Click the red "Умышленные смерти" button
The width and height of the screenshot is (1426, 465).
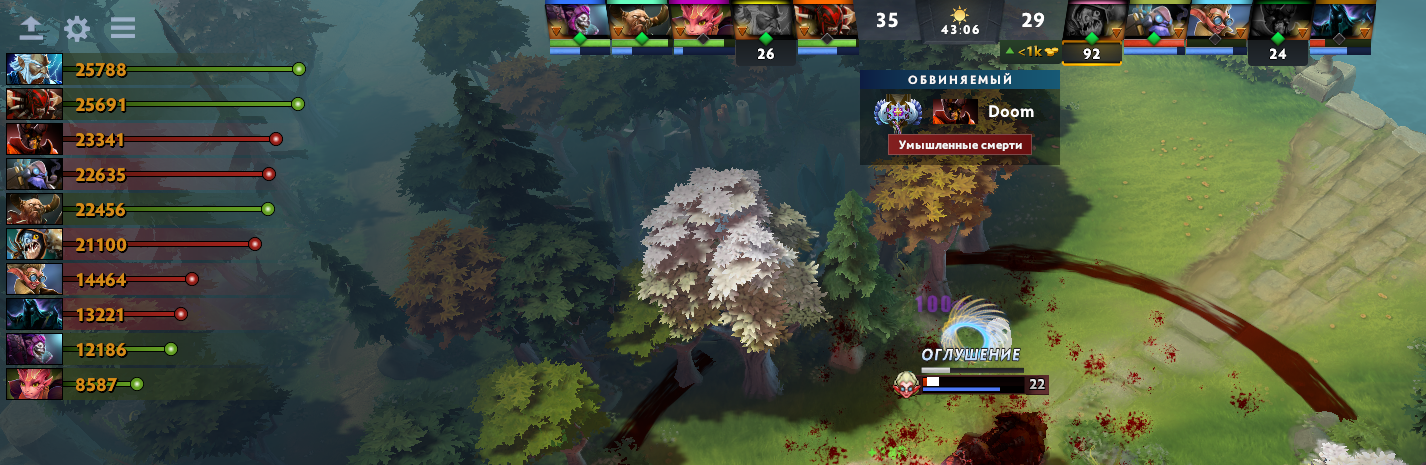(x=959, y=145)
